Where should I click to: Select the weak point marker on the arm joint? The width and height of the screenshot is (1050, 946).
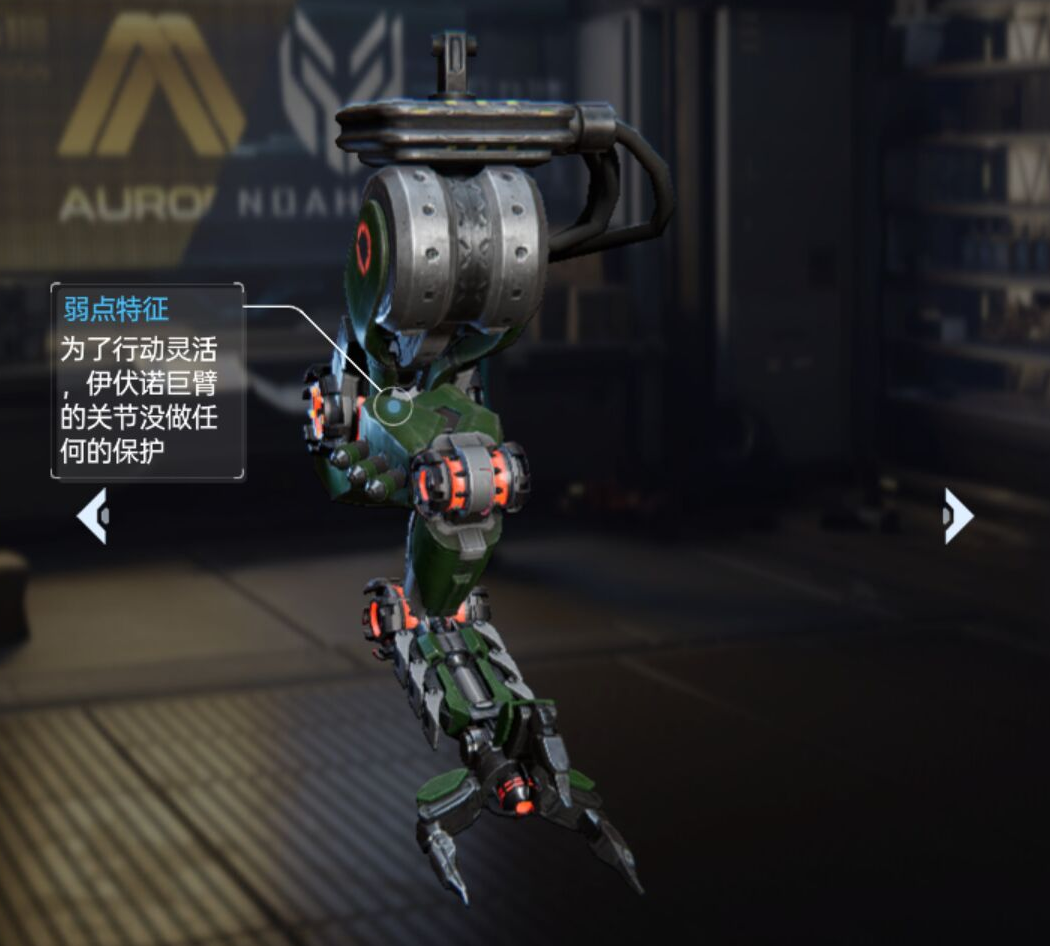[395, 406]
